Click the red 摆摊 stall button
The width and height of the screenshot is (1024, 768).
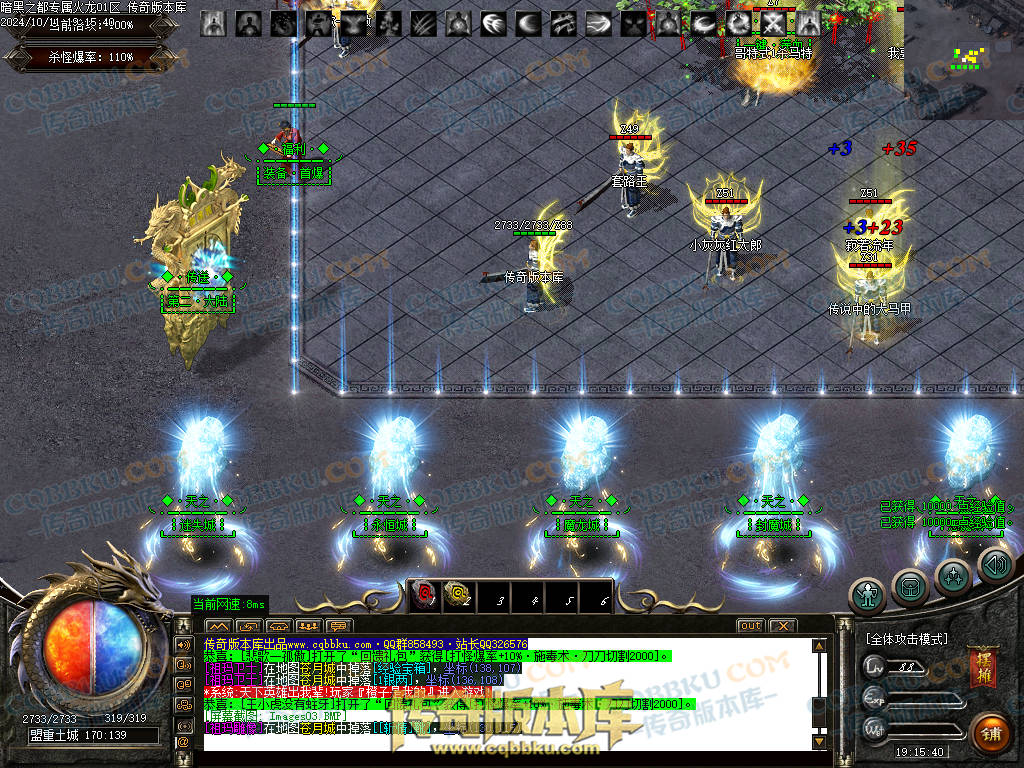(x=982, y=669)
